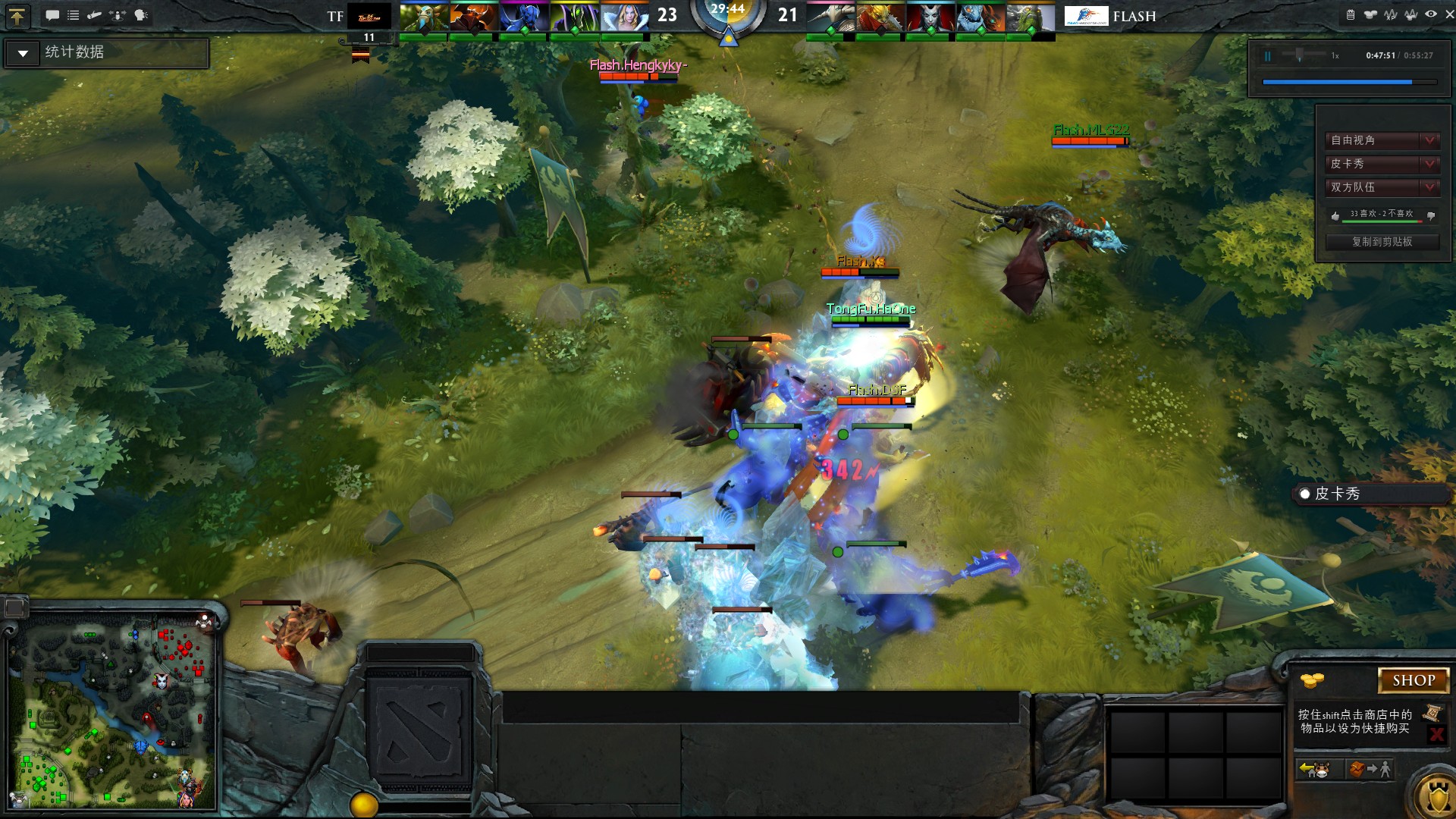Pause the replay playback
Screen dimensions: 1456x819
pyautogui.click(x=1267, y=56)
